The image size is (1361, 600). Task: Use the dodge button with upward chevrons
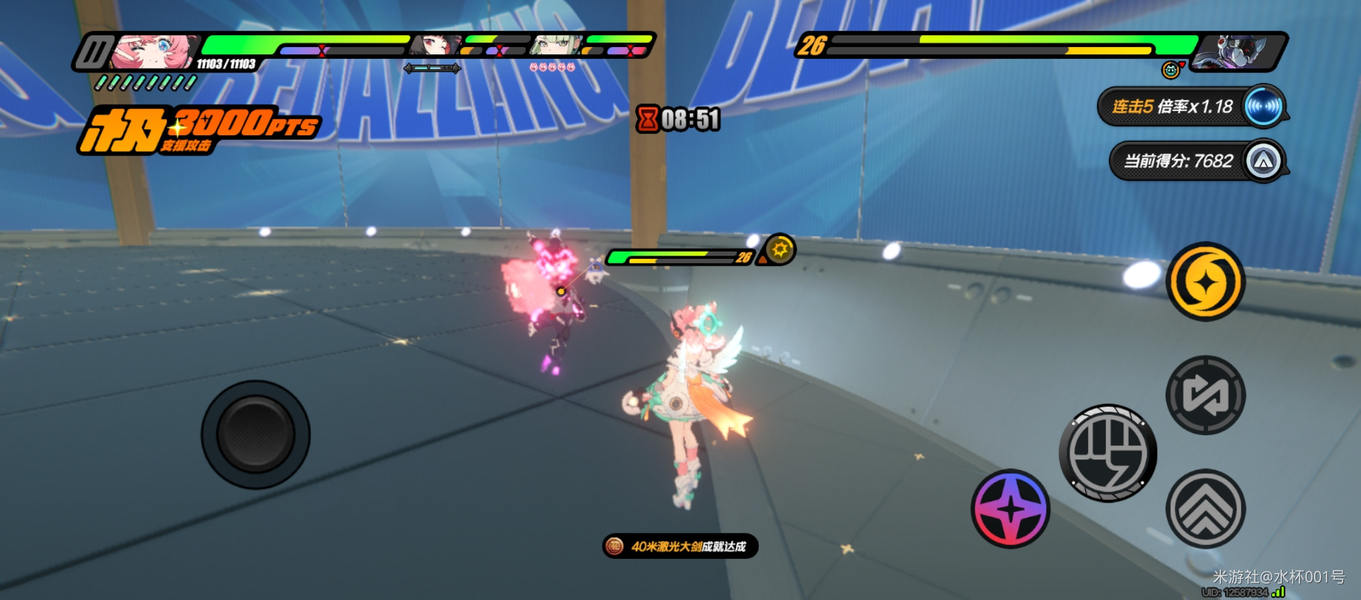(1205, 508)
